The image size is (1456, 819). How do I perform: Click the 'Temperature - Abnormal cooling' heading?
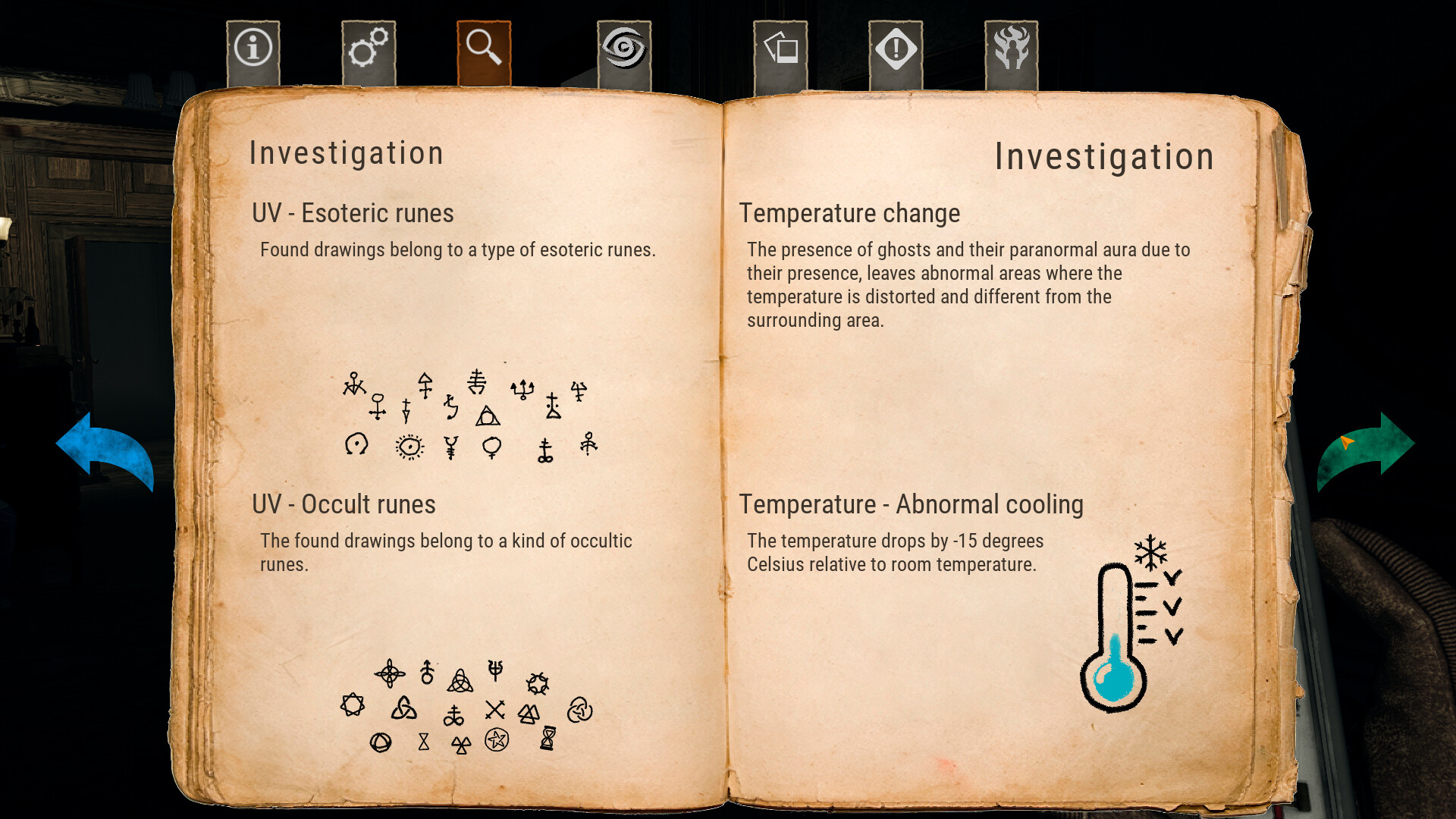[912, 504]
